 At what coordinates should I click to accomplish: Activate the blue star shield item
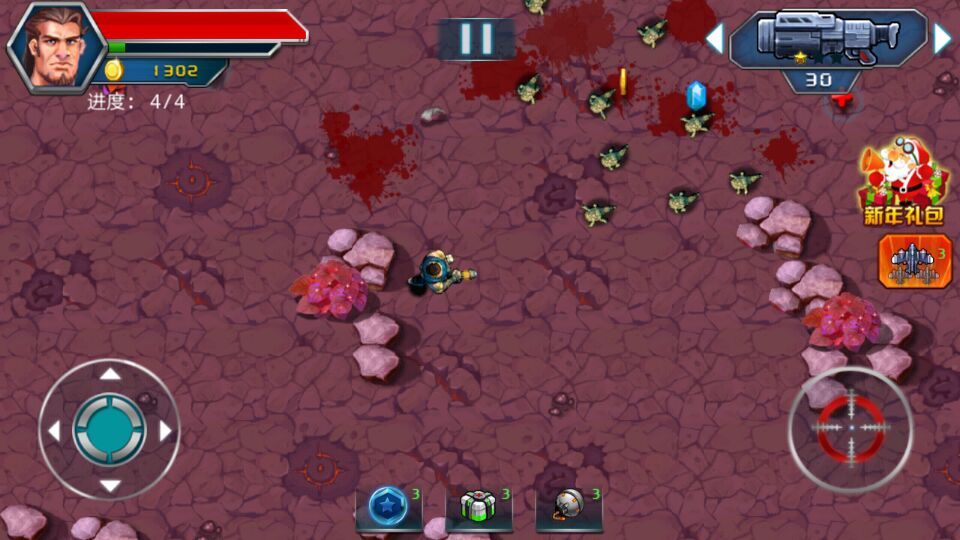coord(388,507)
